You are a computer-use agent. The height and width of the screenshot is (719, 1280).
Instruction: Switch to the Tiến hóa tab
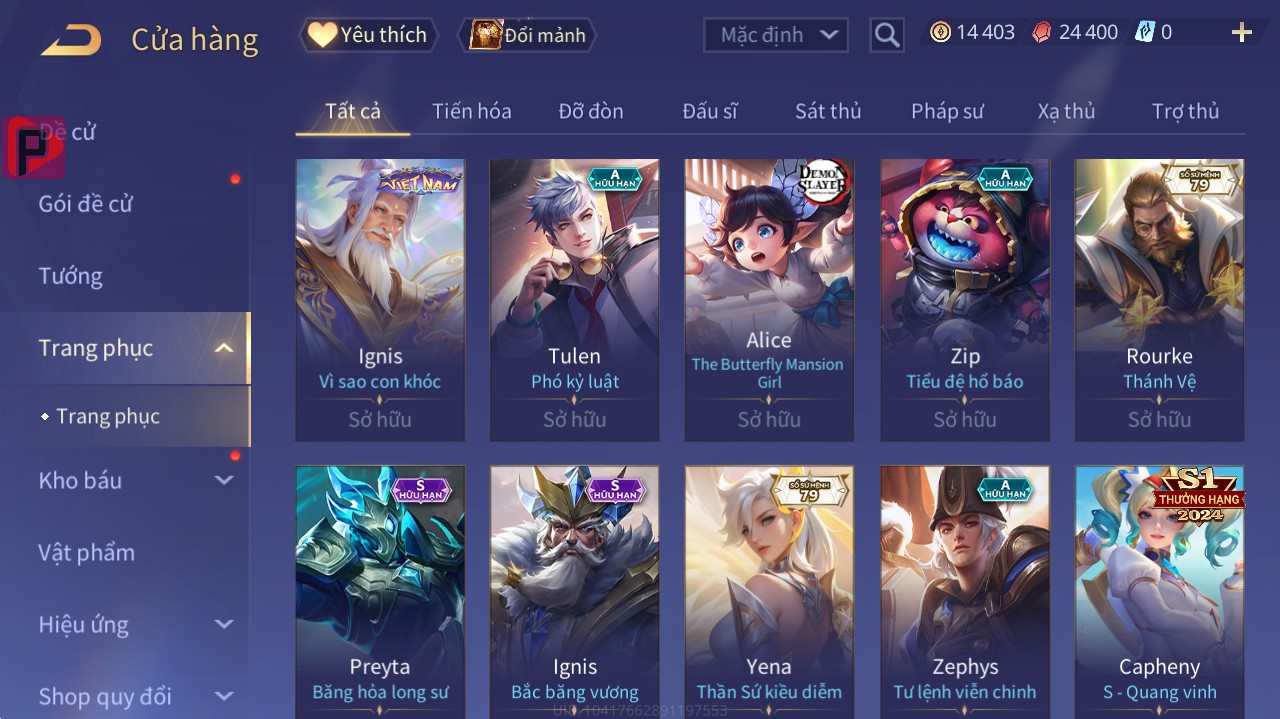tap(471, 111)
